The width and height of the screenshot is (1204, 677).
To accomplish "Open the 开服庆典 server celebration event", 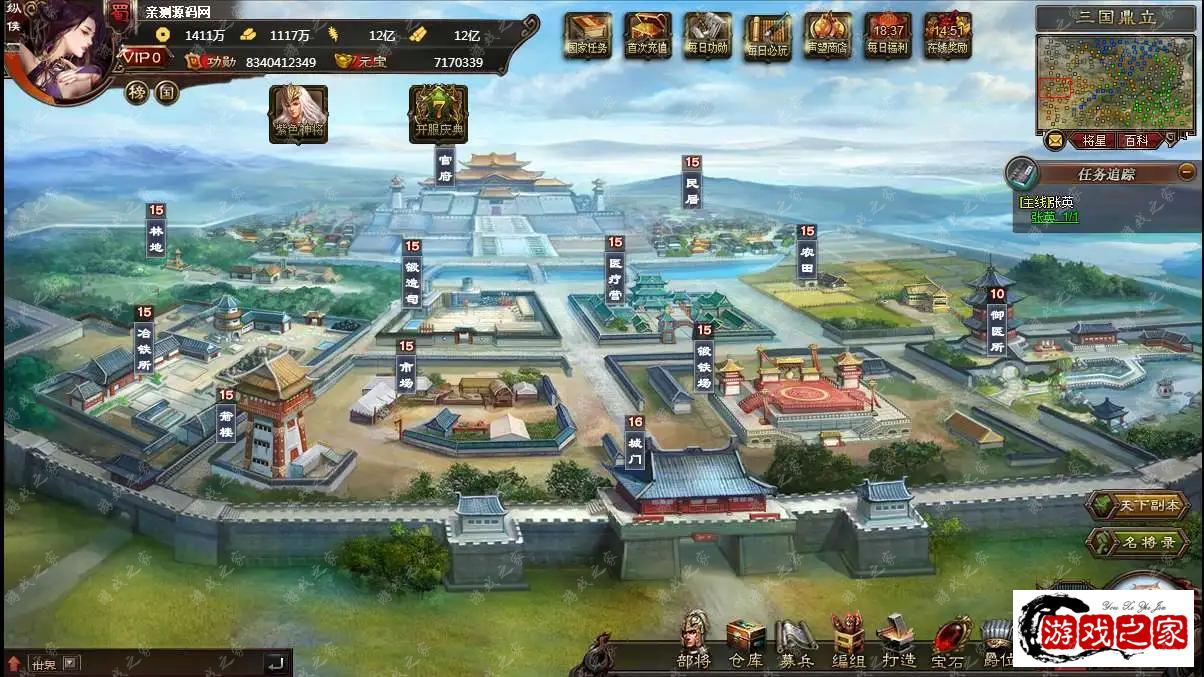I will pos(438,113).
